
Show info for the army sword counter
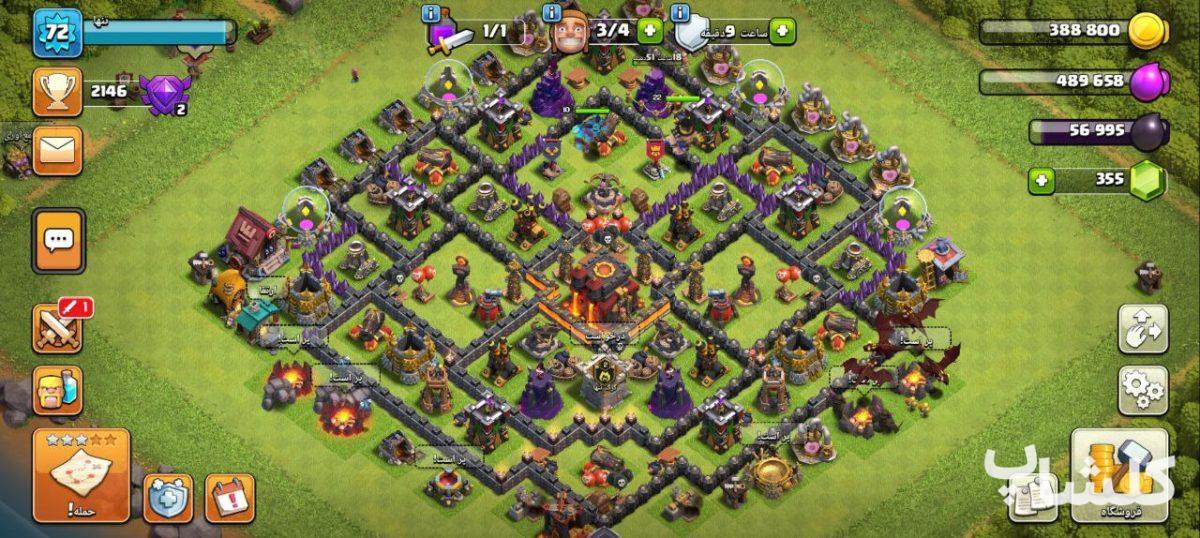(x=431, y=13)
